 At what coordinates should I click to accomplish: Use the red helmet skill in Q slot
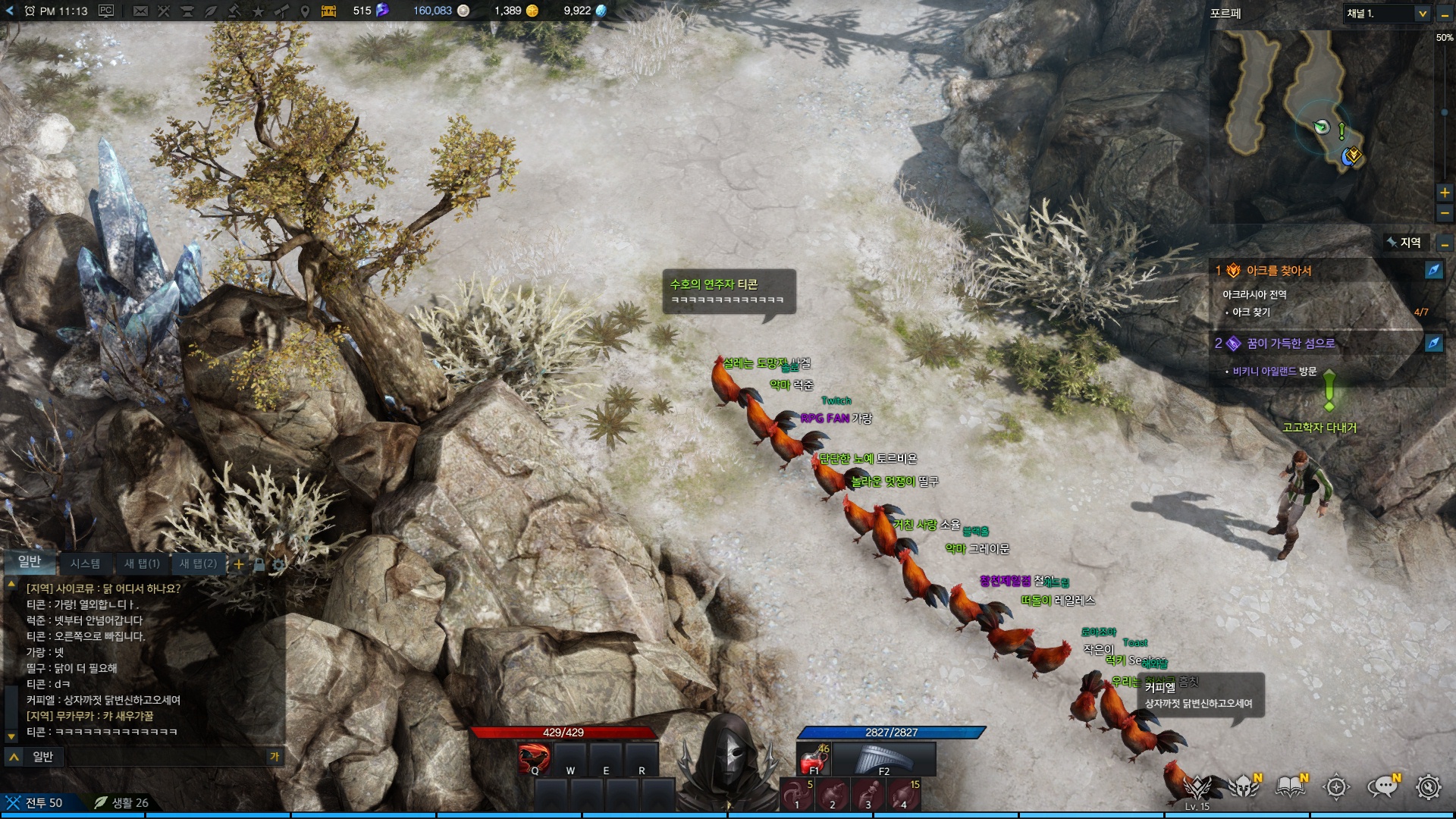[x=533, y=758]
